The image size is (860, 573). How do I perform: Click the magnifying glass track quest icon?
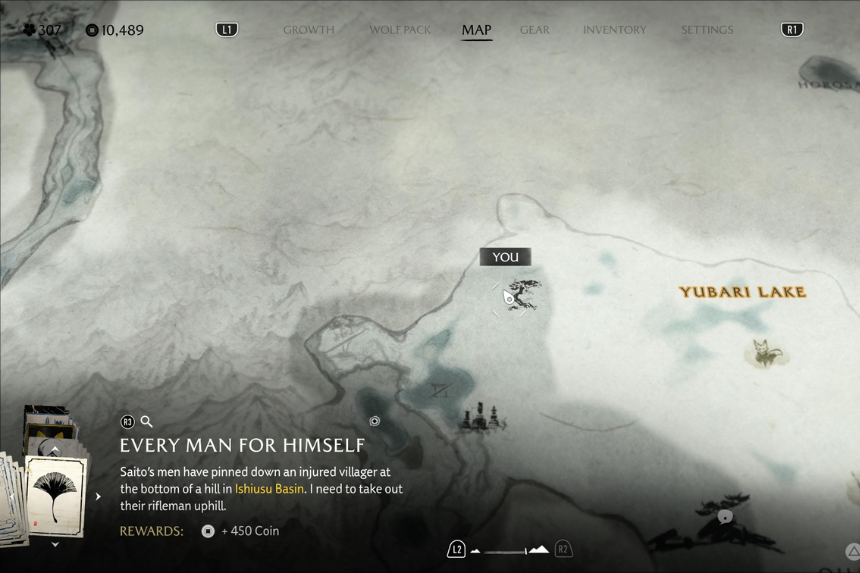146,422
